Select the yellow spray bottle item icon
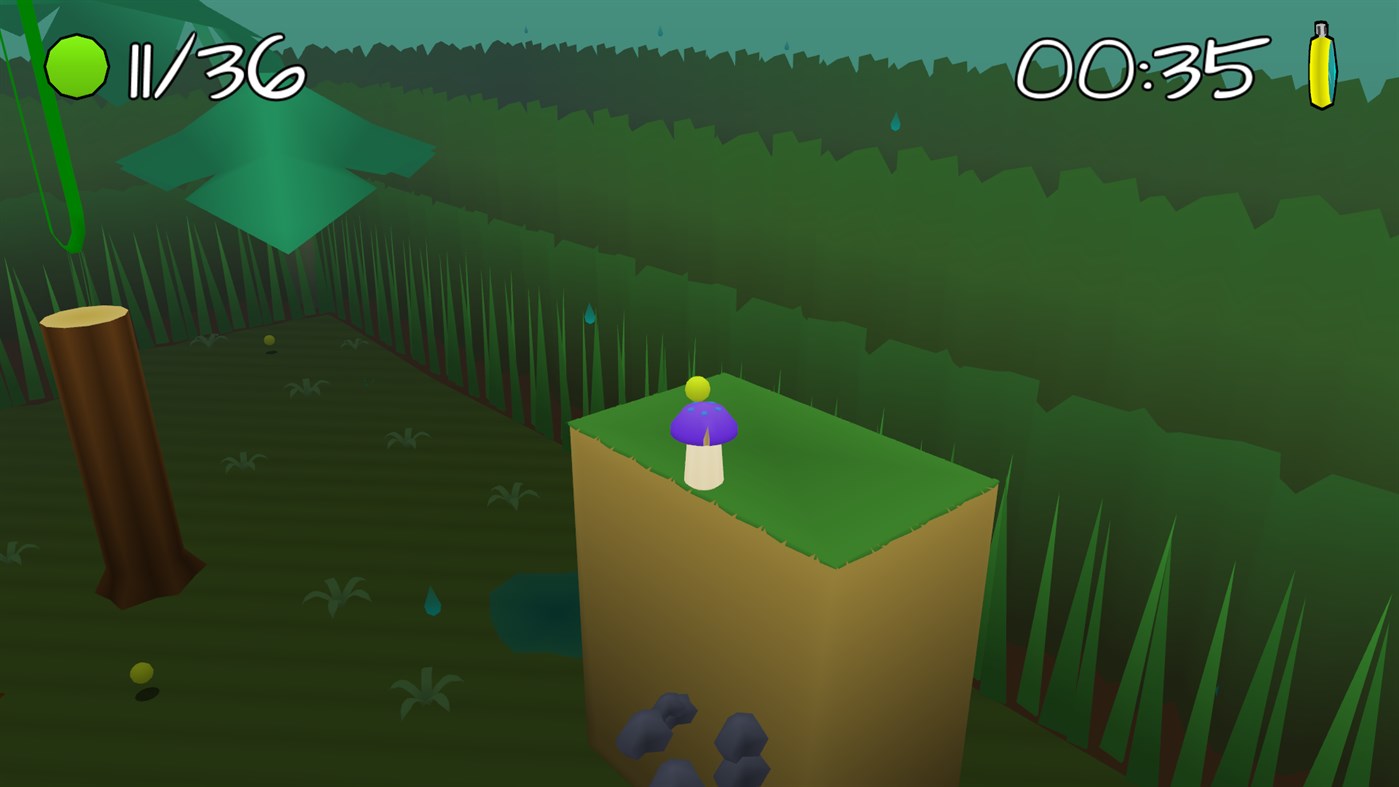 coord(1323,66)
